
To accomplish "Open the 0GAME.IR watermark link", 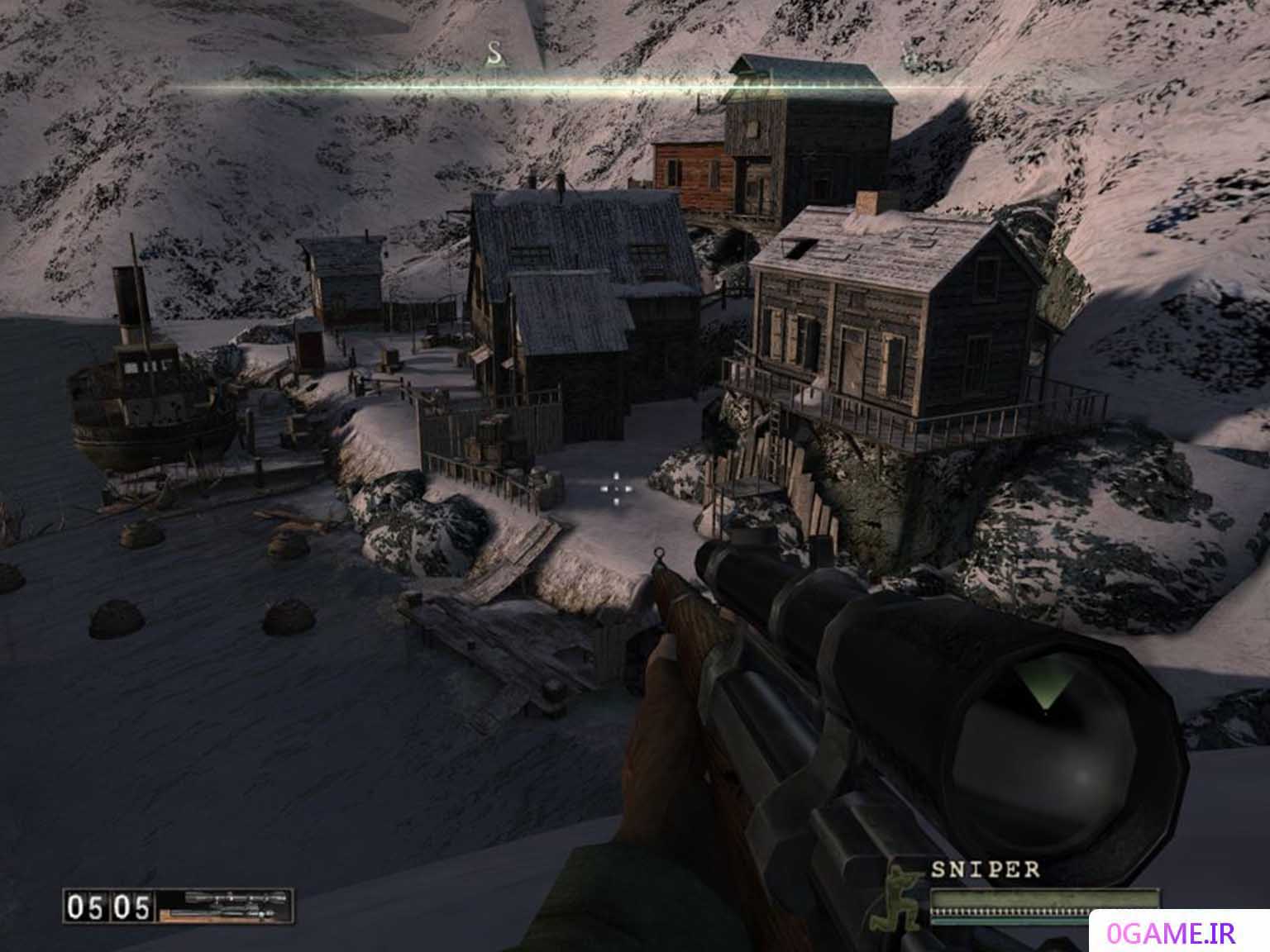I will [1180, 932].
